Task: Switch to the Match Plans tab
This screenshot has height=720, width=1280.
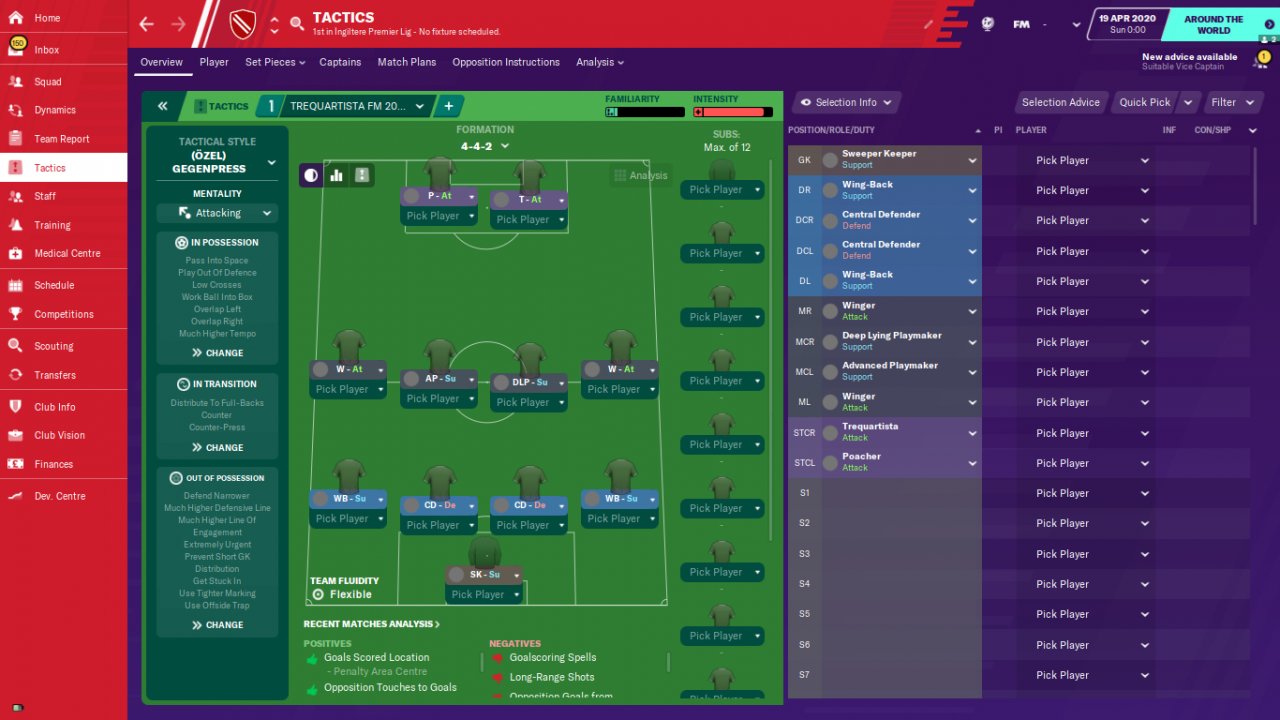Action: pyautogui.click(x=406, y=62)
